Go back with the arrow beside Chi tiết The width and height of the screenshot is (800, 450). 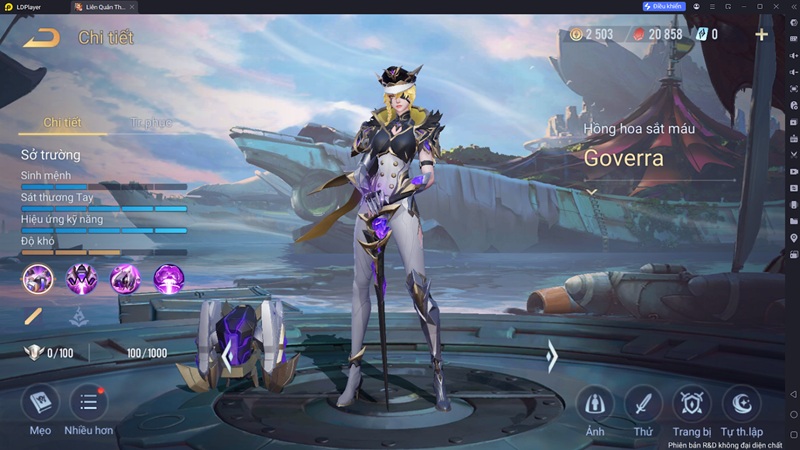point(42,38)
